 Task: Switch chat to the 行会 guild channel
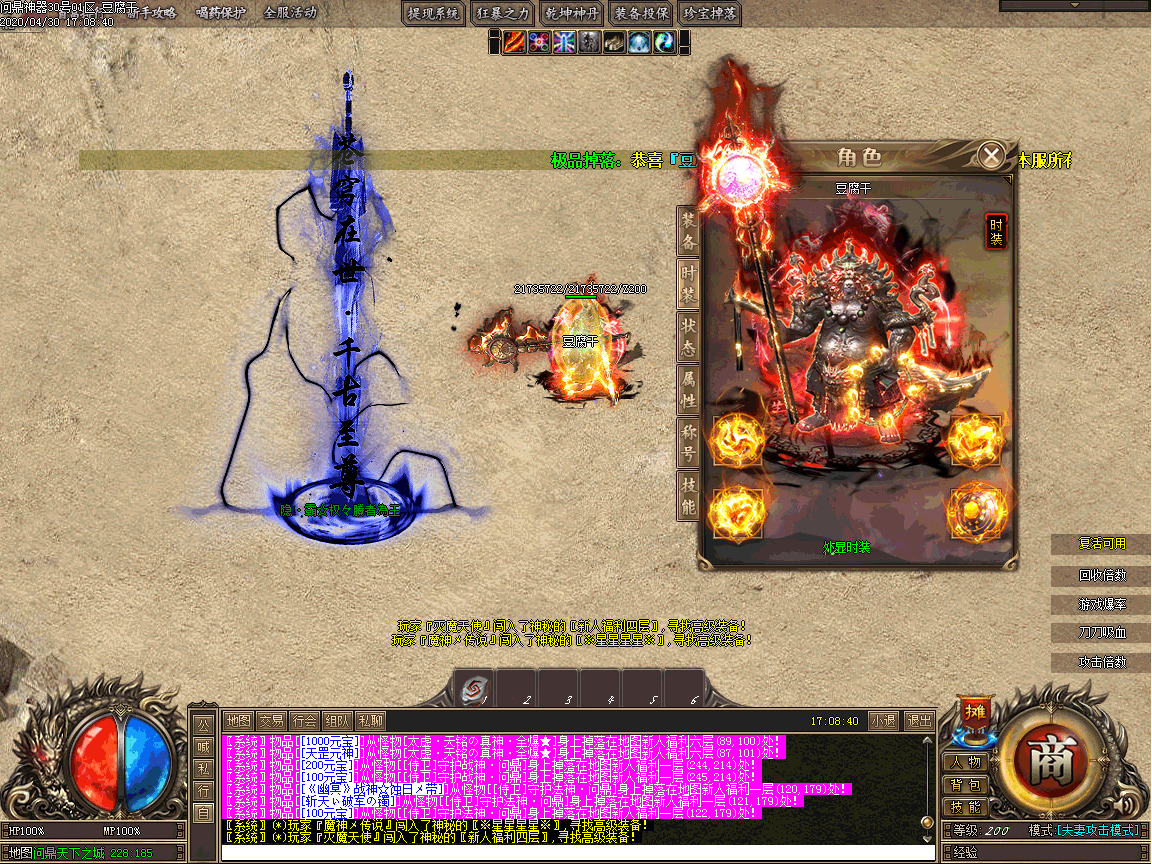(x=304, y=720)
